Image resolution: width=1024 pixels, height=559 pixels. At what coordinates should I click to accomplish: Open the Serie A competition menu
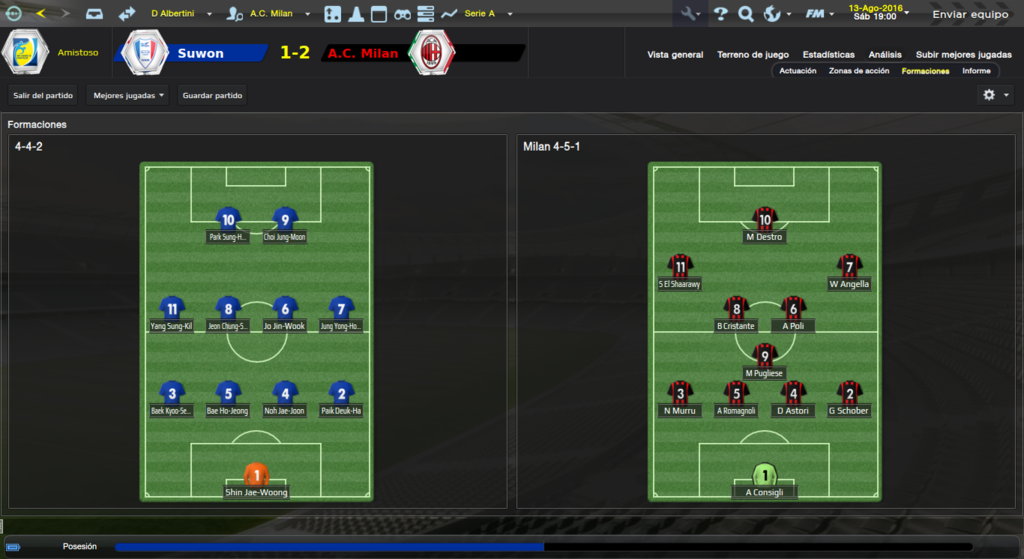[485, 14]
